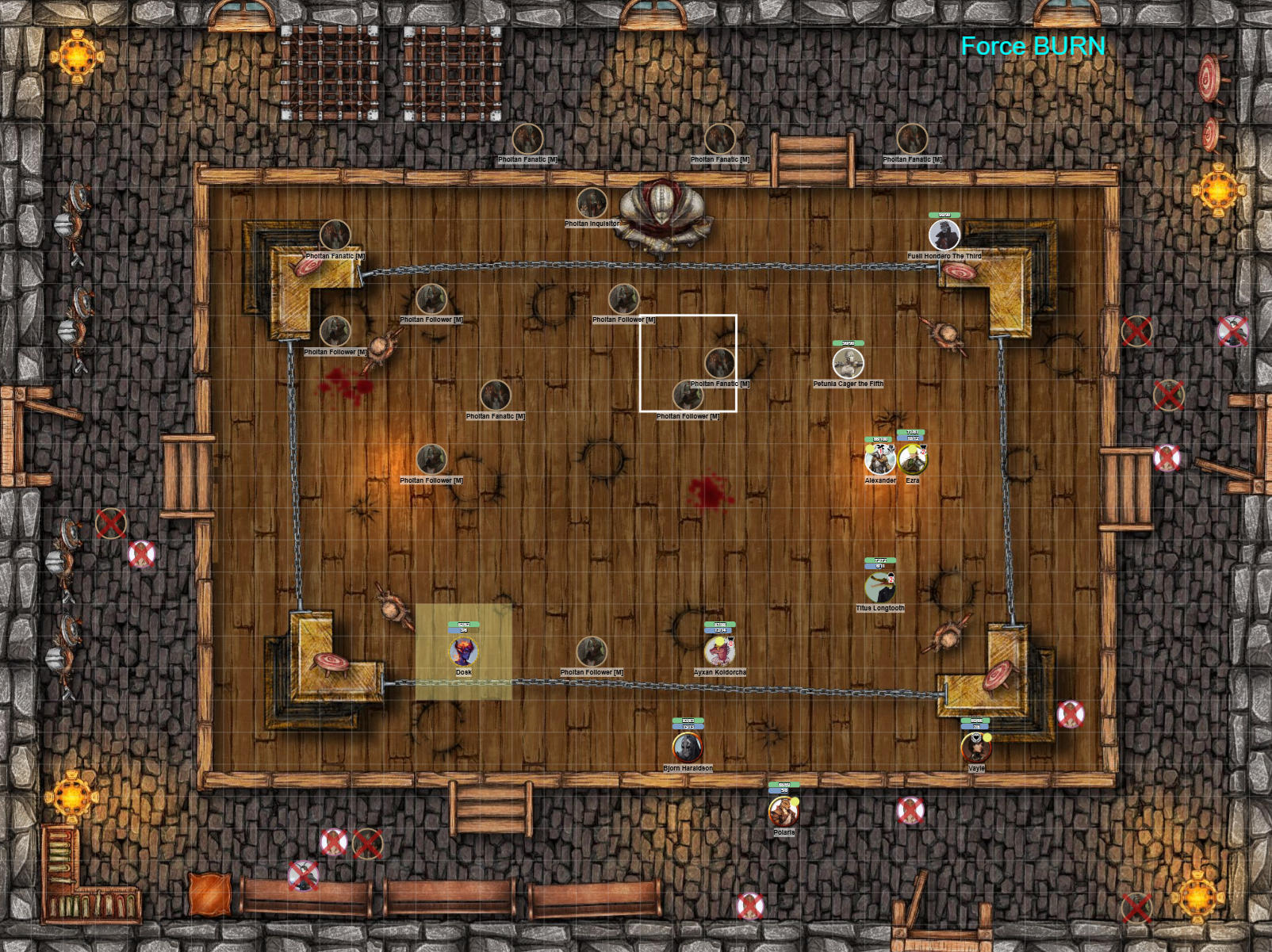Click Titus Longtooth's token
1272x952 pixels.
click(x=880, y=588)
